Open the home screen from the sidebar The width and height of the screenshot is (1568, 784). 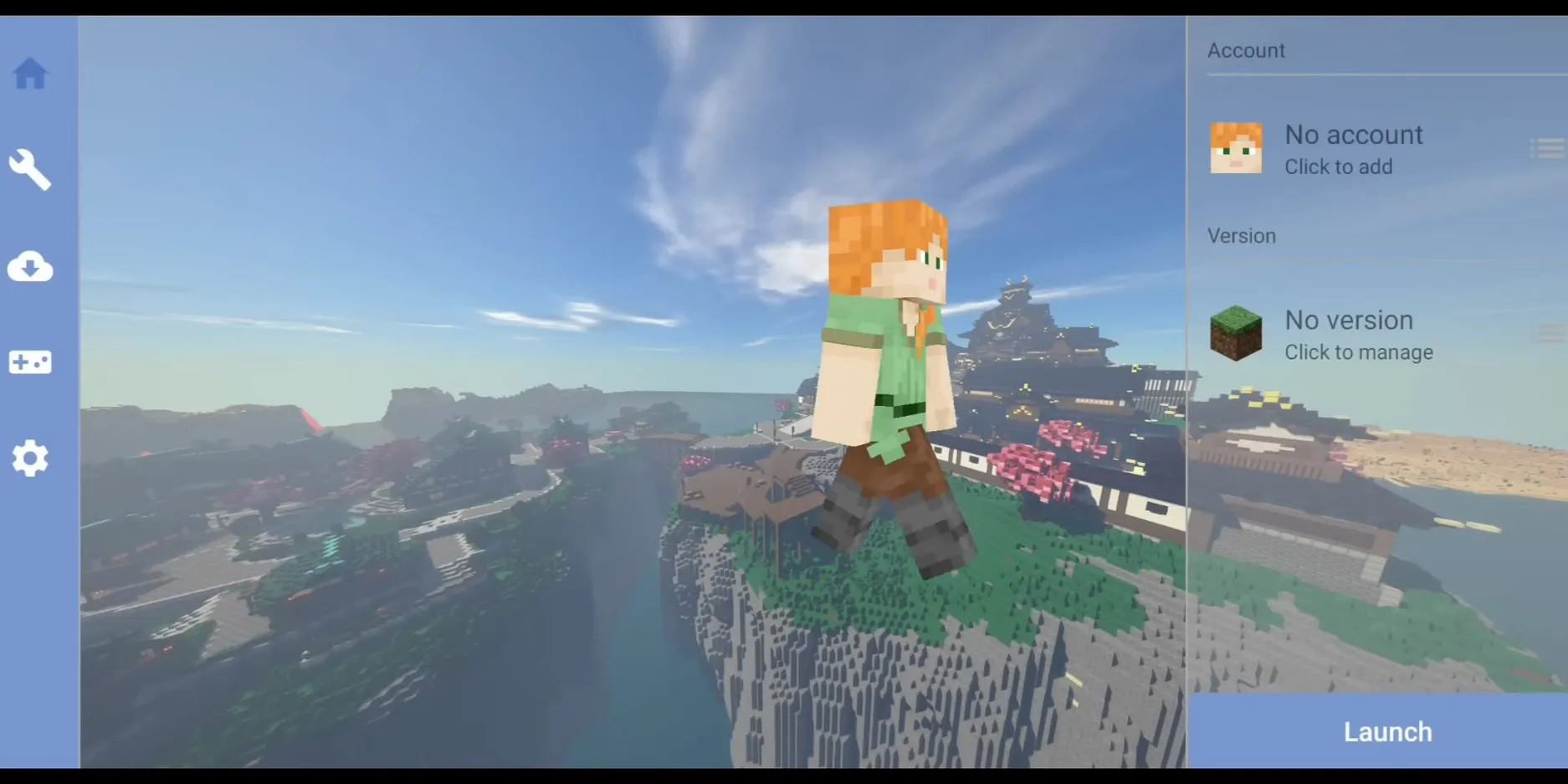coord(30,74)
